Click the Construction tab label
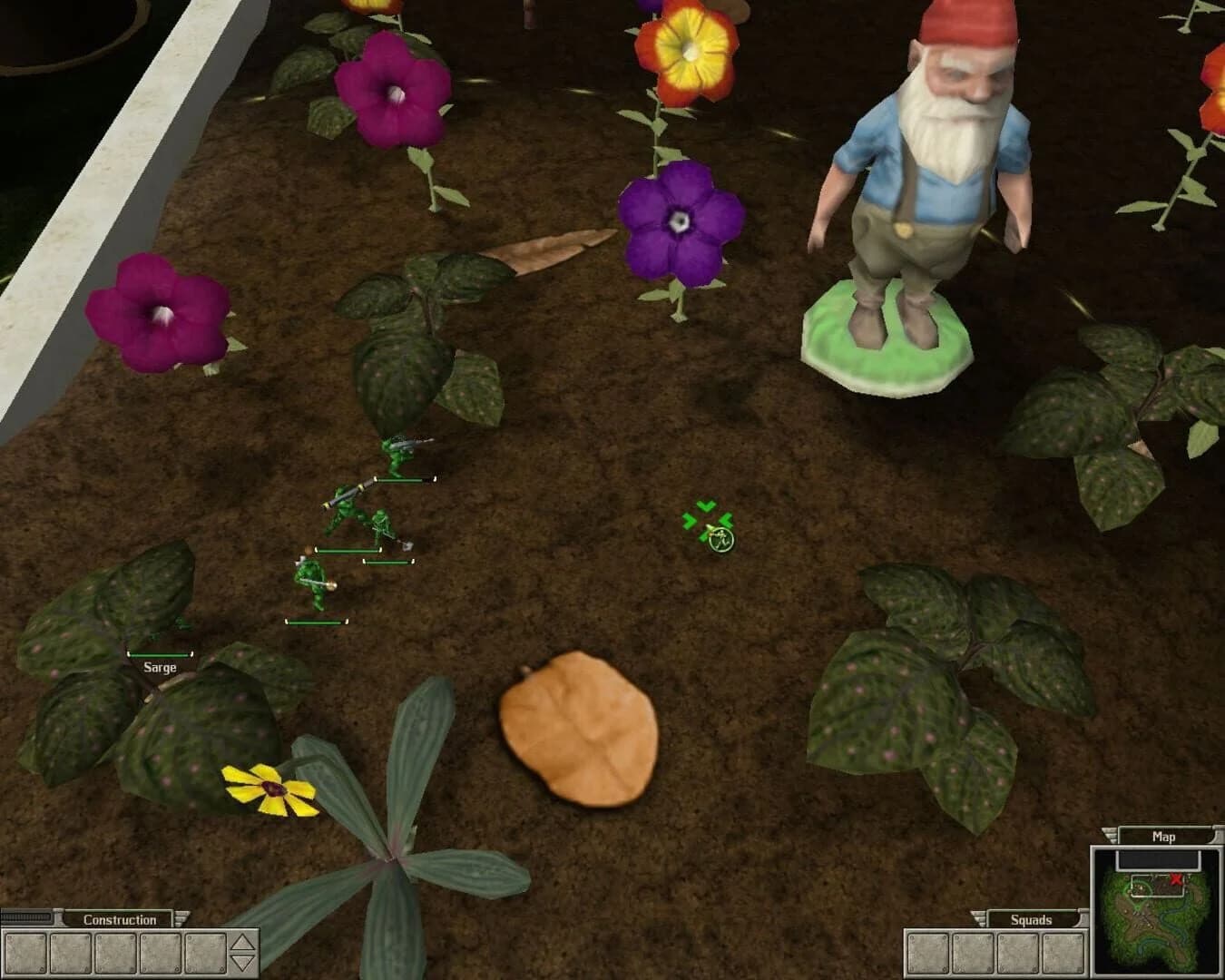 pos(121,918)
